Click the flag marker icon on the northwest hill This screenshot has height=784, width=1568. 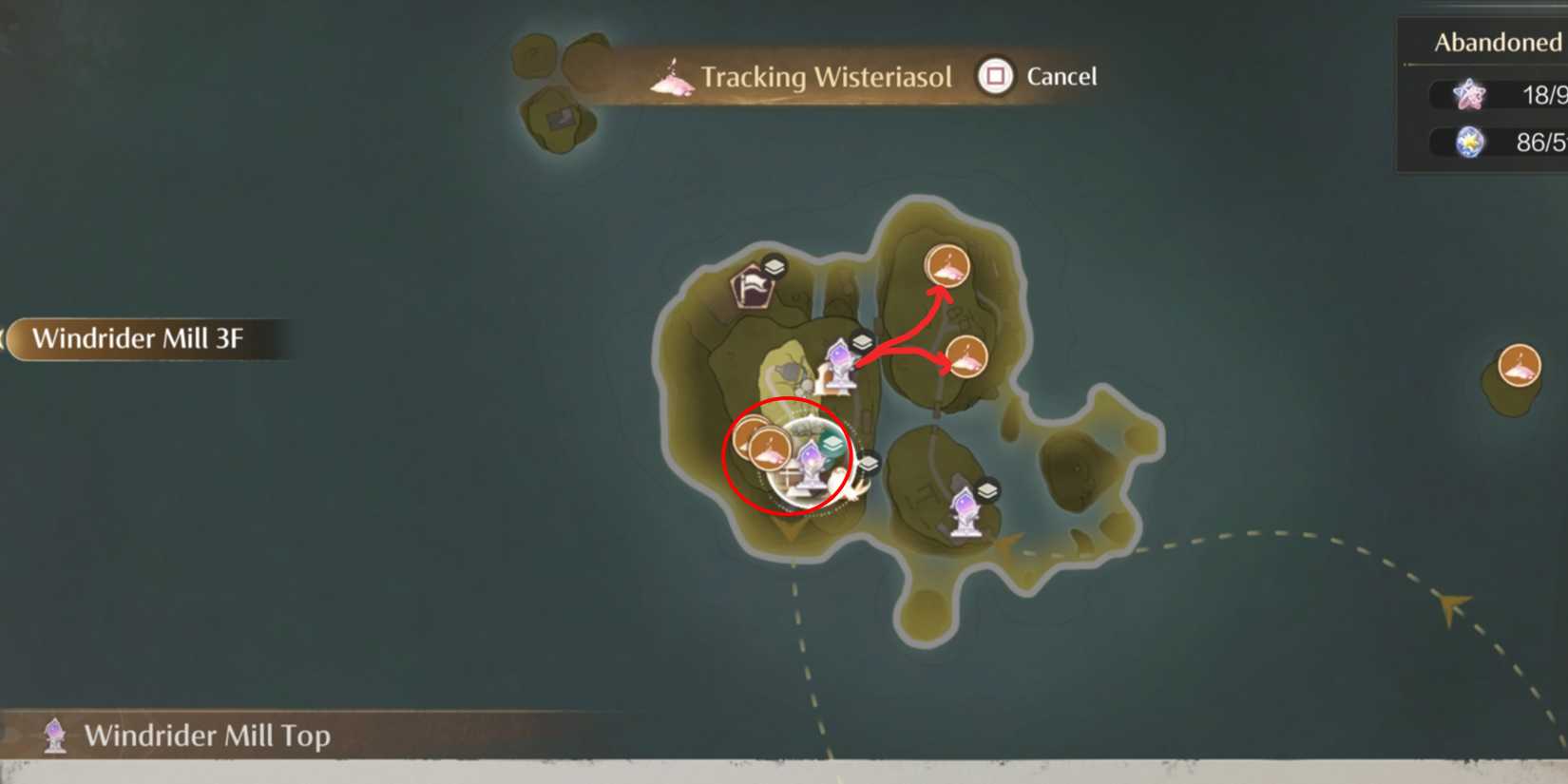751,285
